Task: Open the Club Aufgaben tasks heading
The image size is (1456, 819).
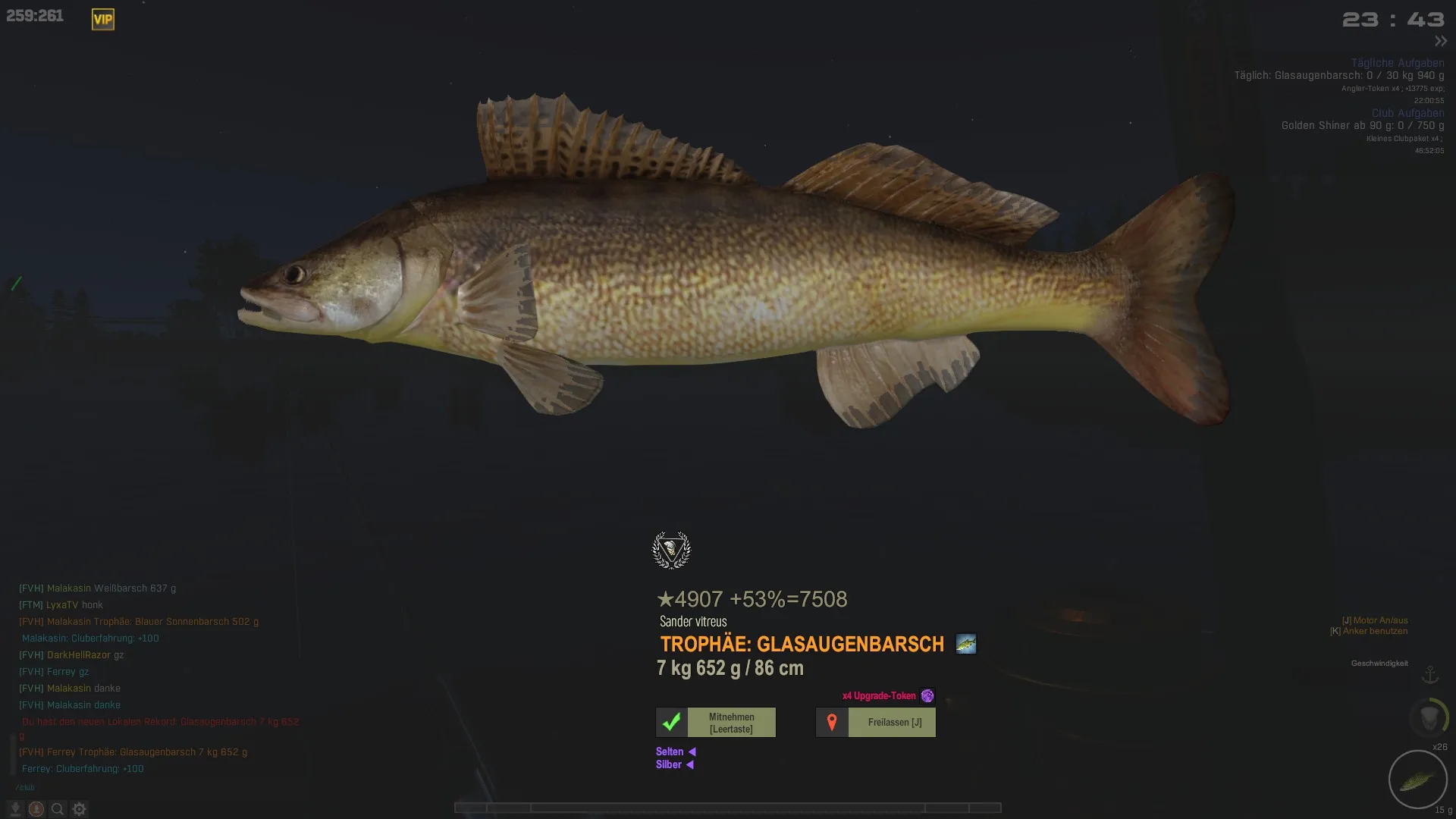Action: tap(1407, 113)
